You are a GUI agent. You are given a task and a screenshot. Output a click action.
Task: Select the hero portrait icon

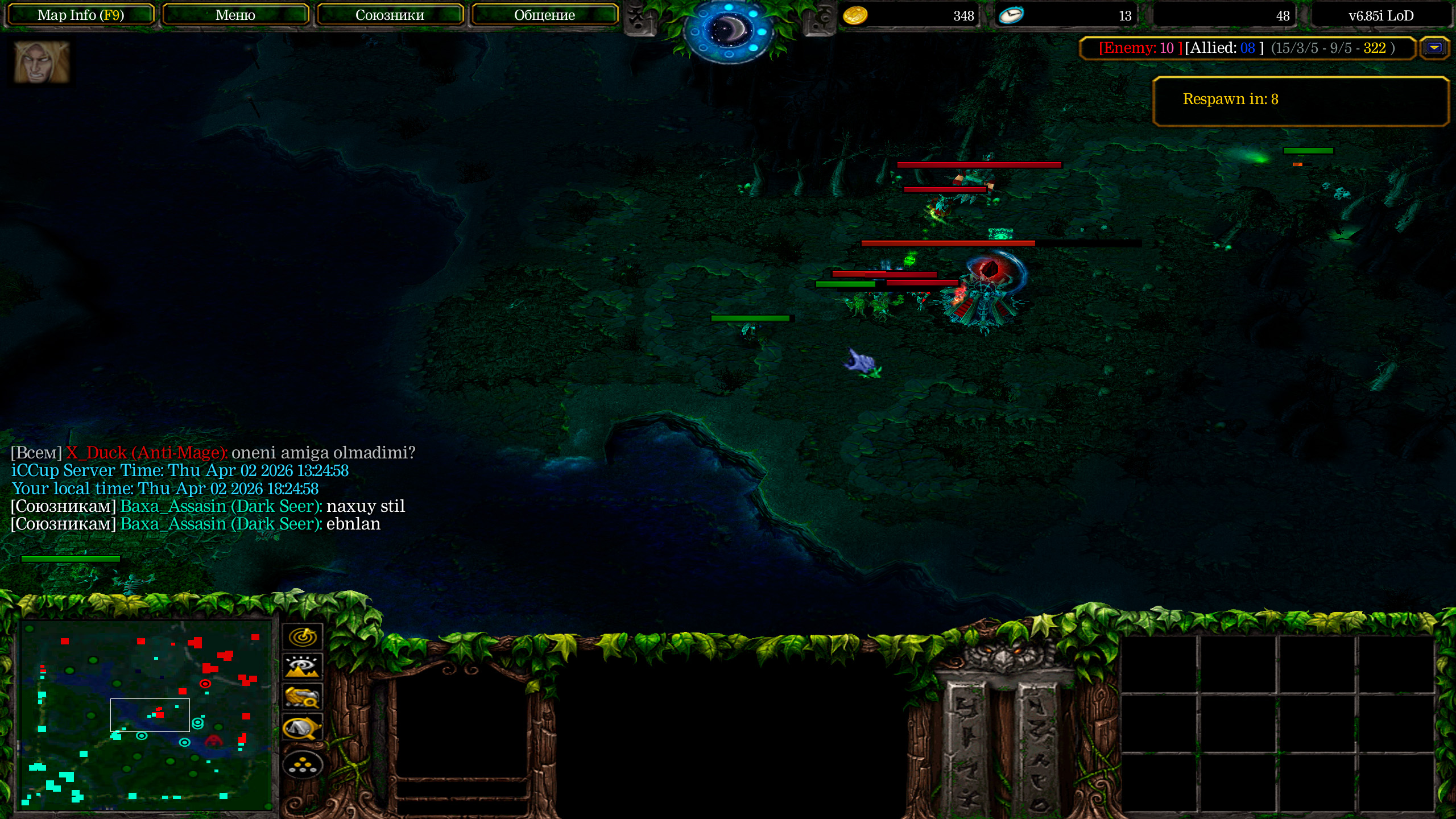[x=42, y=62]
